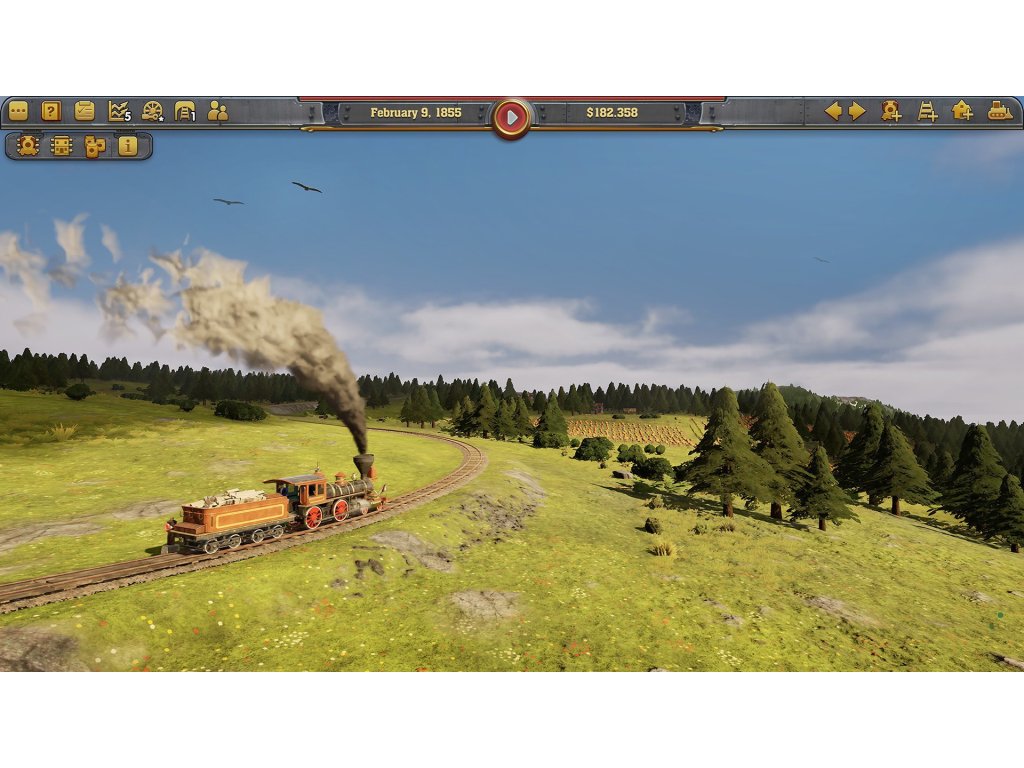Click the right yellow arrow button
Viewport: 1024px width, 768px height.
tap(857, 111)
